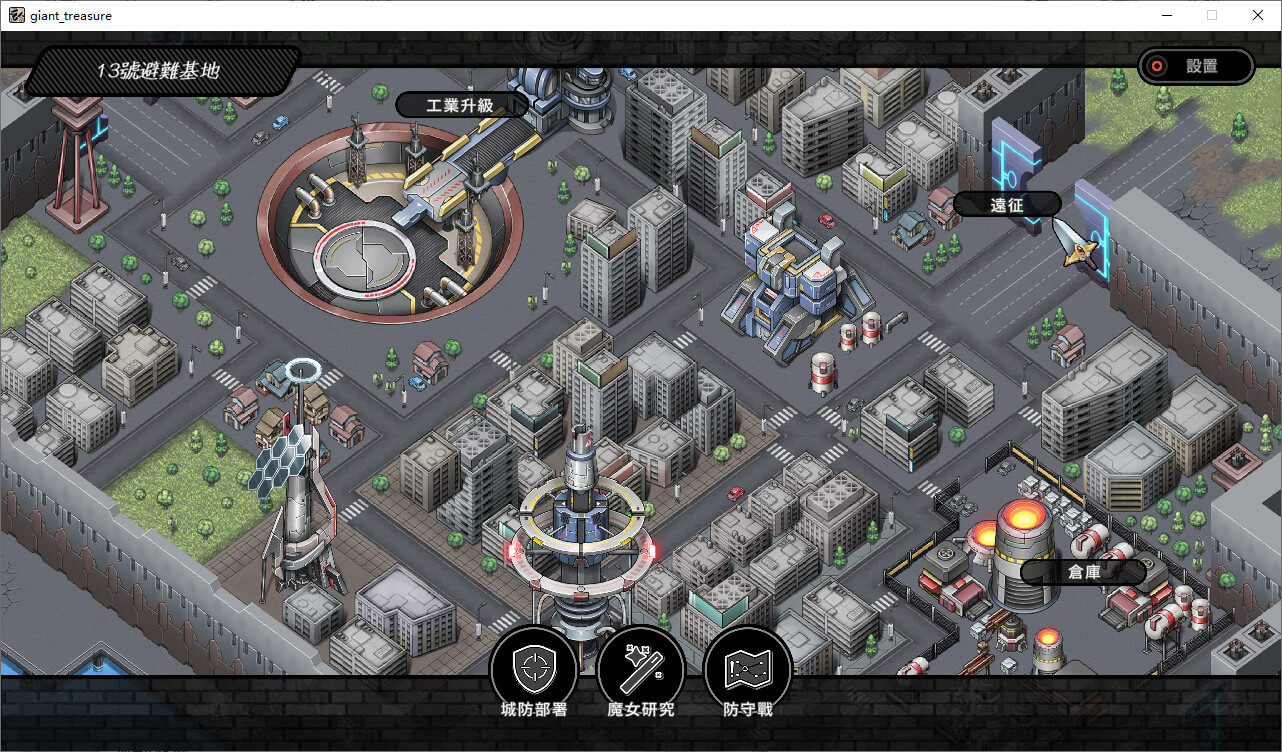Open the 倉庫 warehouse label
1282x752 pixels.
tap(1083, 572)
